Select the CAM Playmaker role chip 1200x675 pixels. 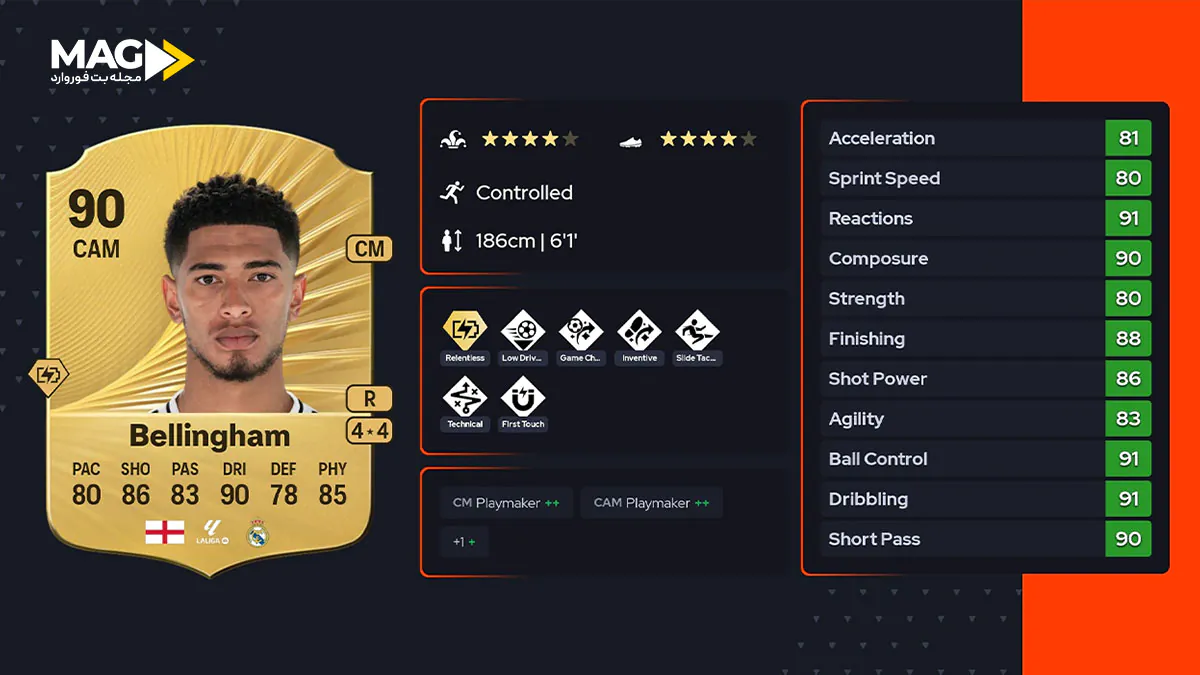651,503
